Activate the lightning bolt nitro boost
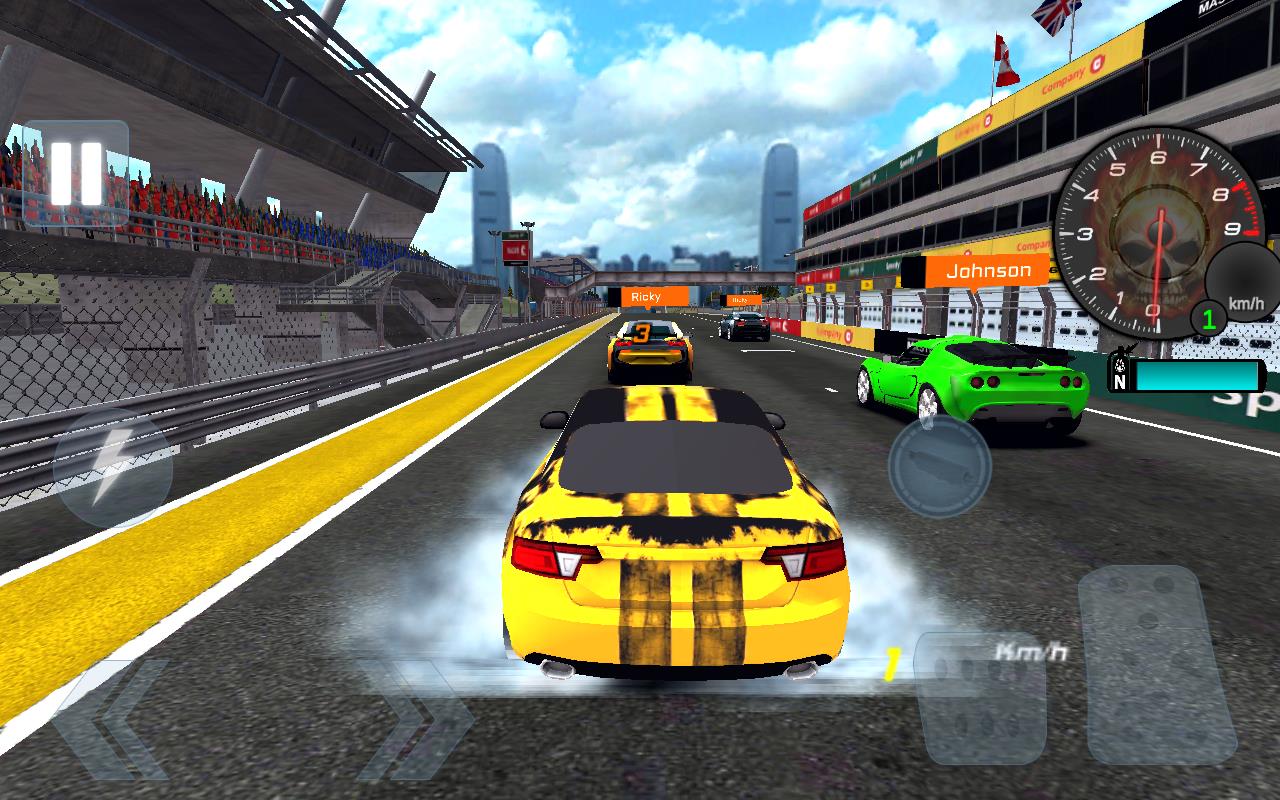1280x800 pixels. coord(111,468)
